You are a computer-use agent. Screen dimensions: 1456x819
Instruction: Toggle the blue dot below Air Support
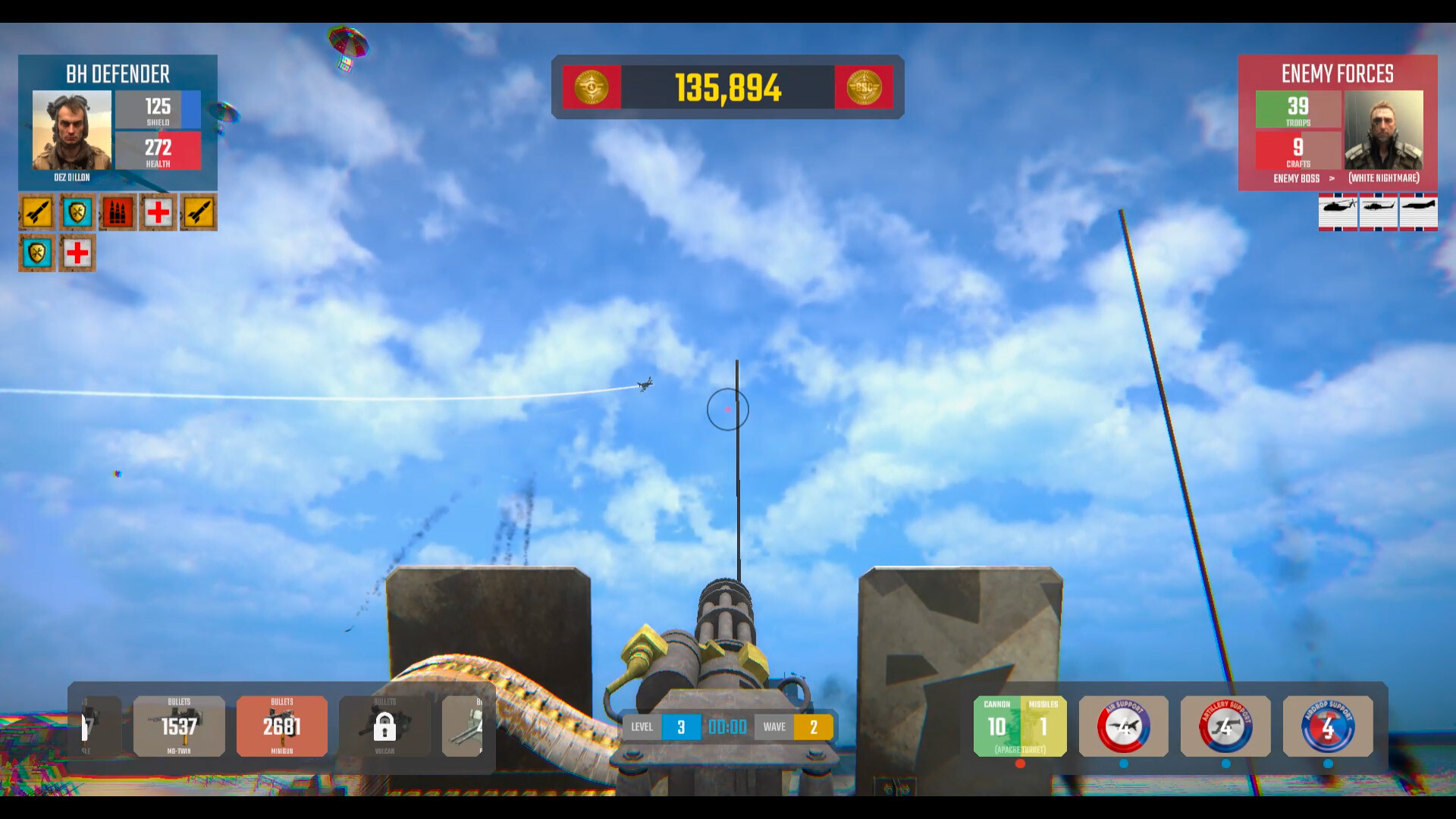pyautogui.click(x=1123, y=765)
